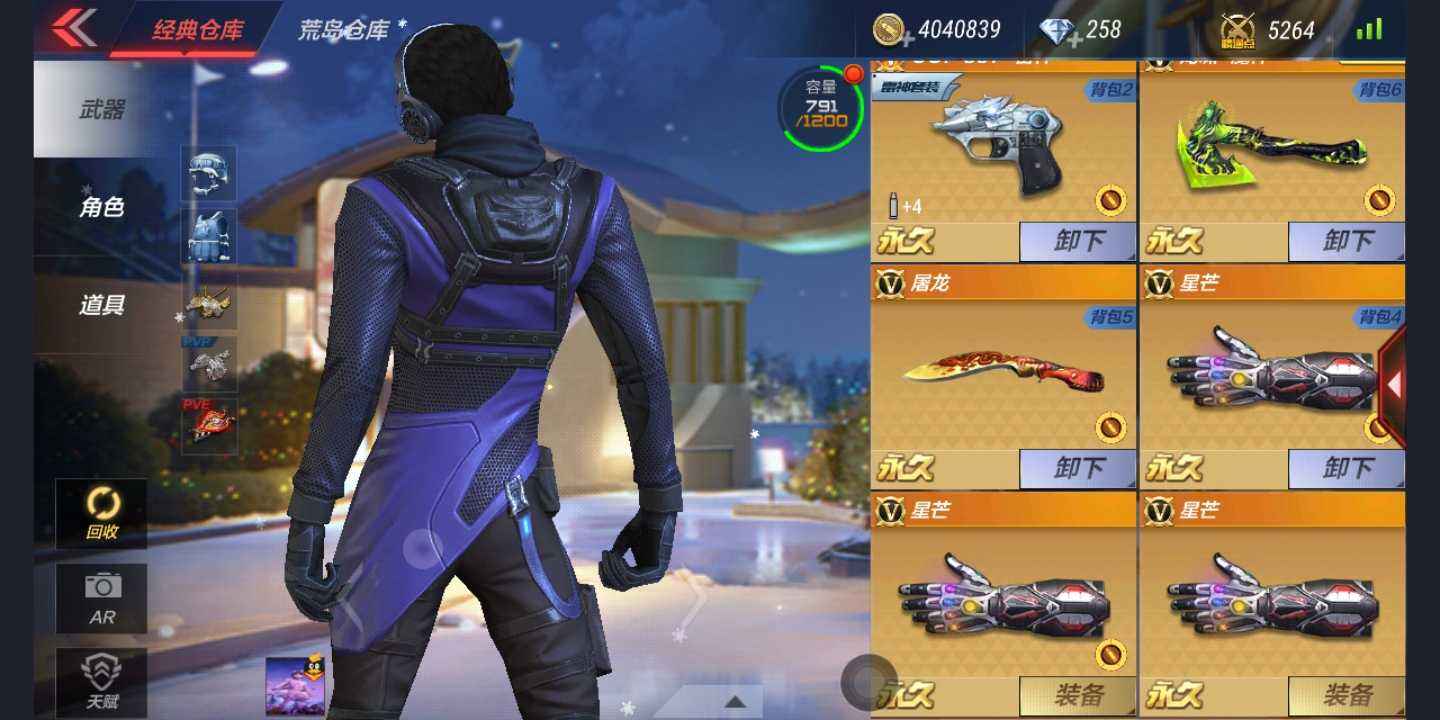Open the 武器 category
The height and width of the screenshot is (720, 1440).
(x=102, y=110)
